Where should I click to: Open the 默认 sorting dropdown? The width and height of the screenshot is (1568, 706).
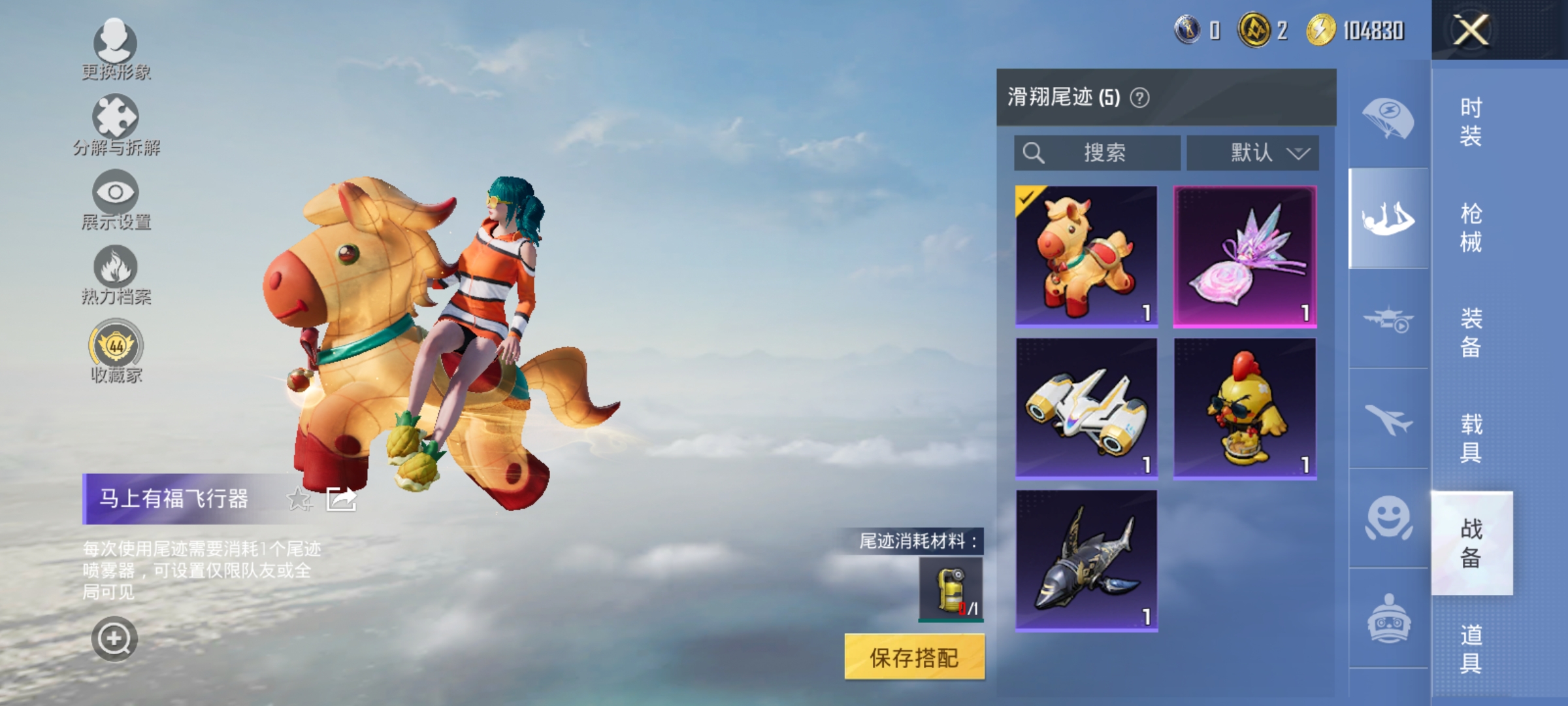tap(1252, 154)
